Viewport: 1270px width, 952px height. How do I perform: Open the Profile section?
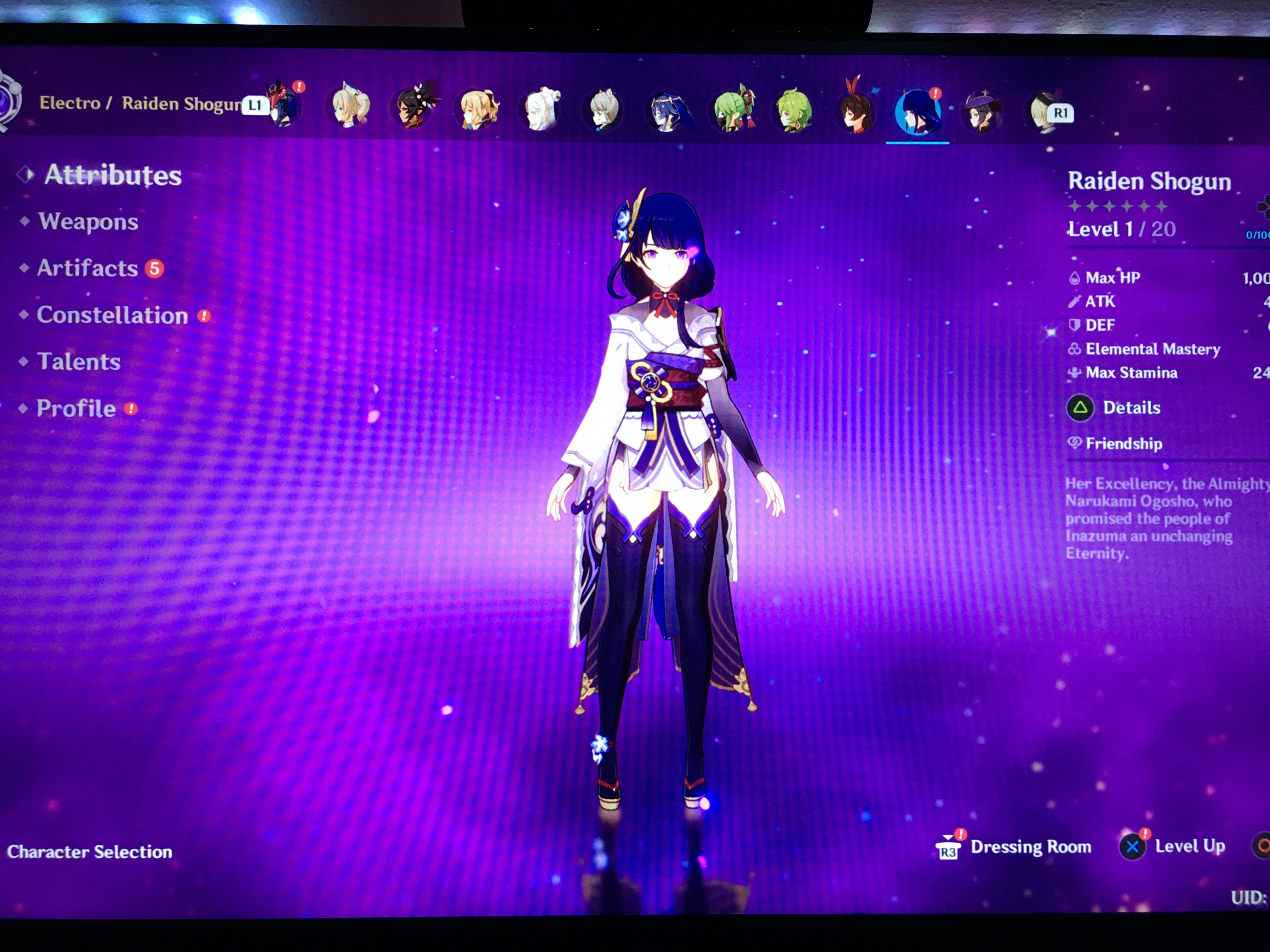click(x=75, y=409)
